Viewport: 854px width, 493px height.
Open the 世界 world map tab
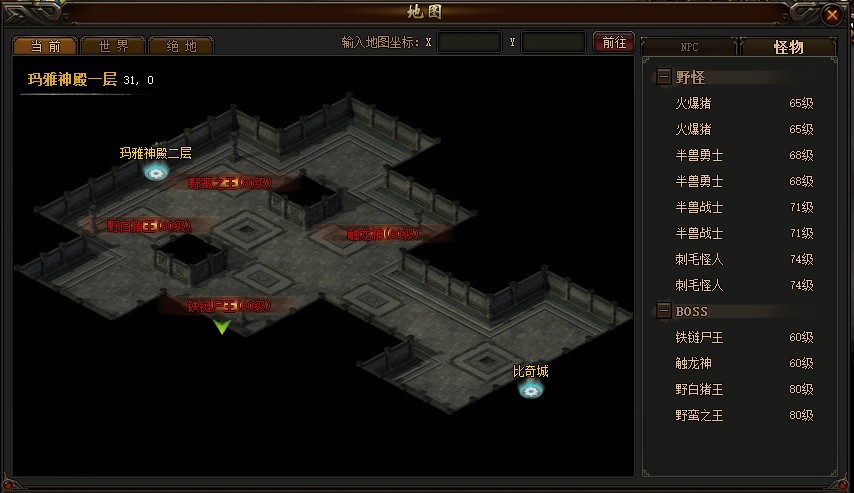(x=111, y=46)
